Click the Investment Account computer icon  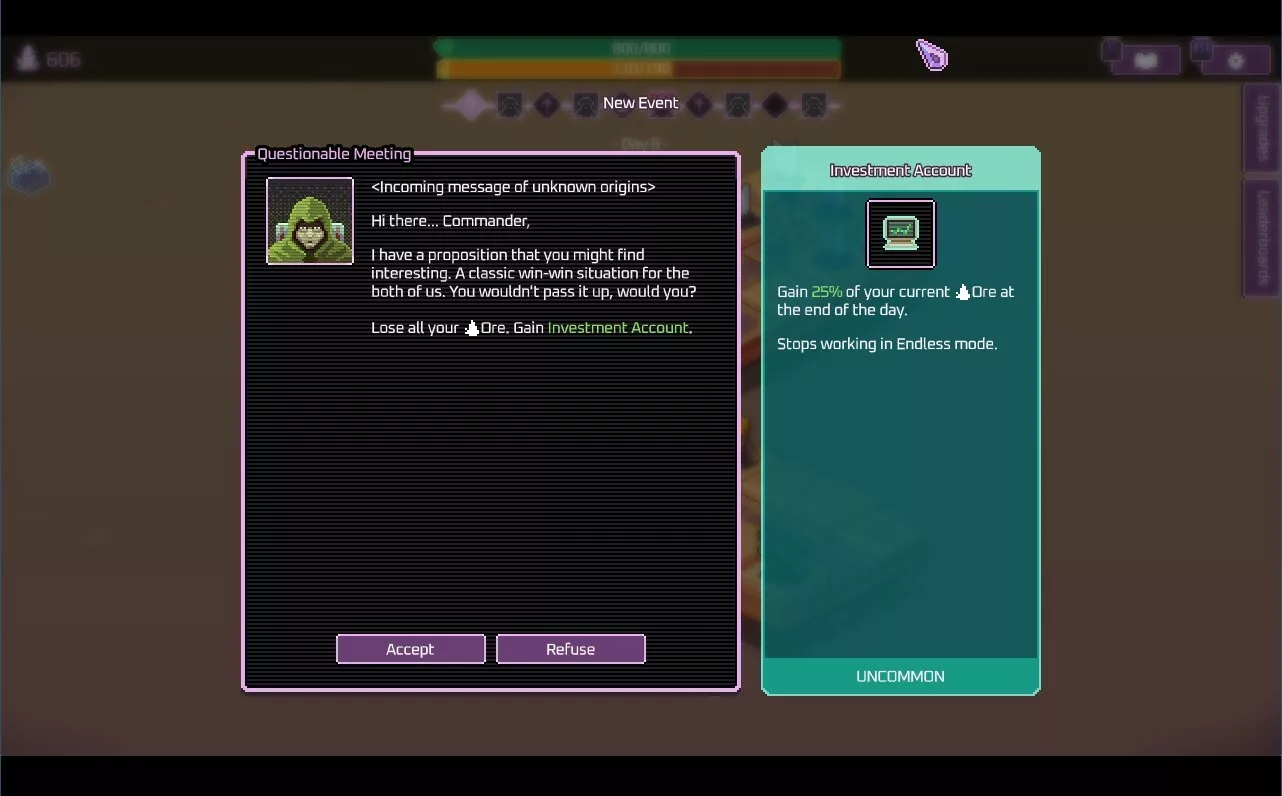pos(900,234)
